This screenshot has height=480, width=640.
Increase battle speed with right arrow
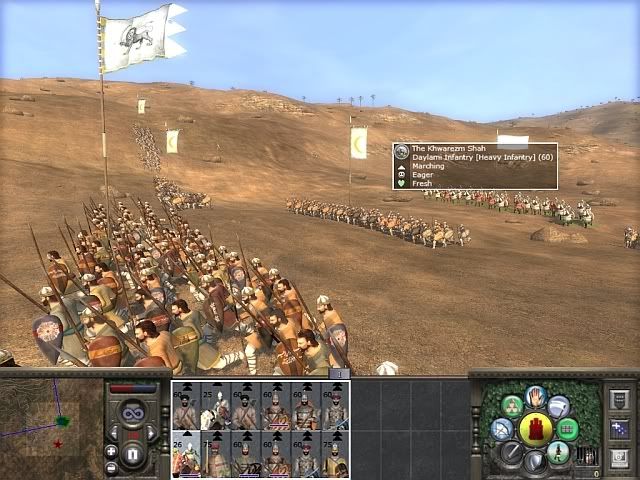[x=153, y=432]
